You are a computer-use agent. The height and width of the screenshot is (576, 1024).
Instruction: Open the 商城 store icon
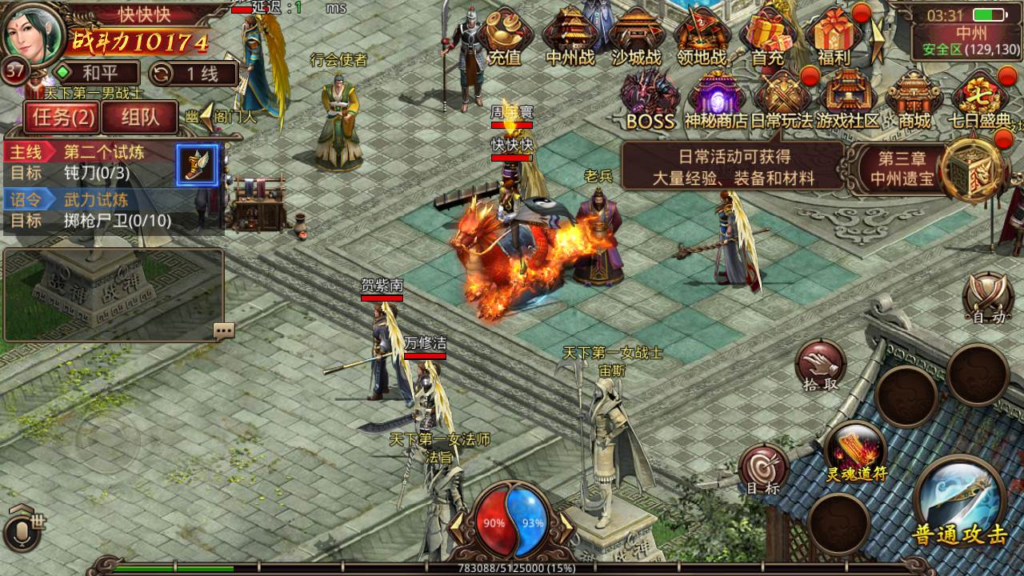pos(914,100)
